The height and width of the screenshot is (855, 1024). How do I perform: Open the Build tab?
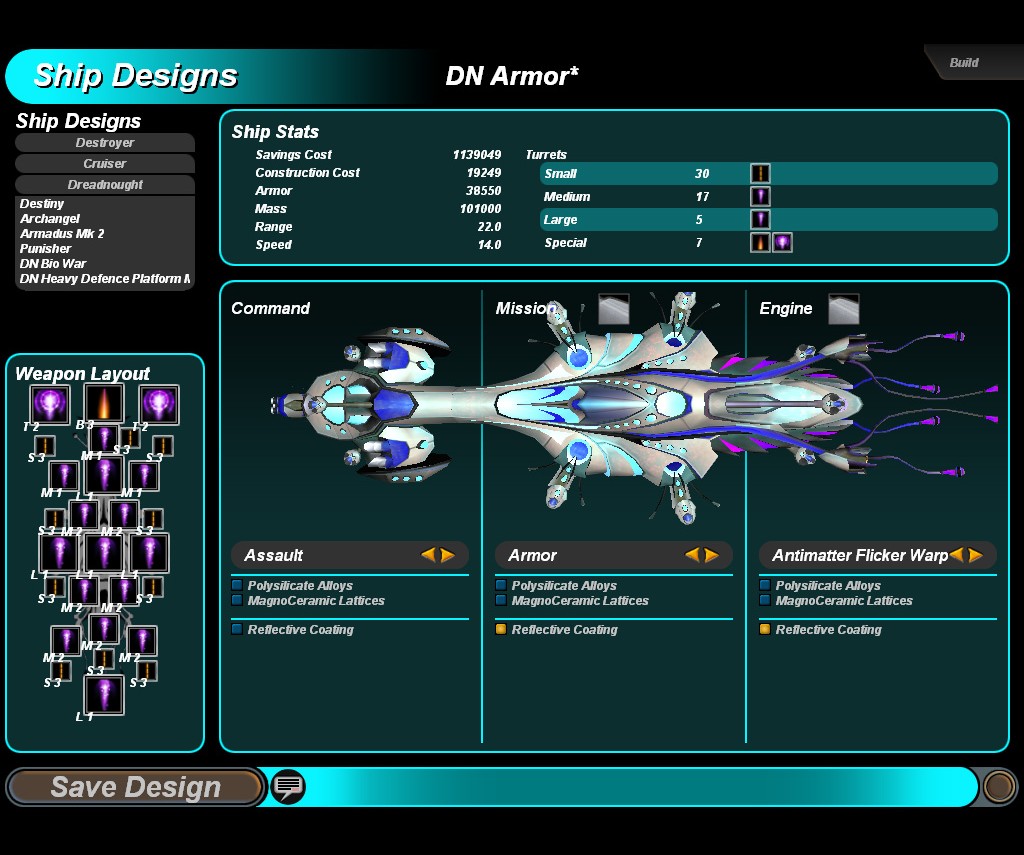[x=963, y=62]
